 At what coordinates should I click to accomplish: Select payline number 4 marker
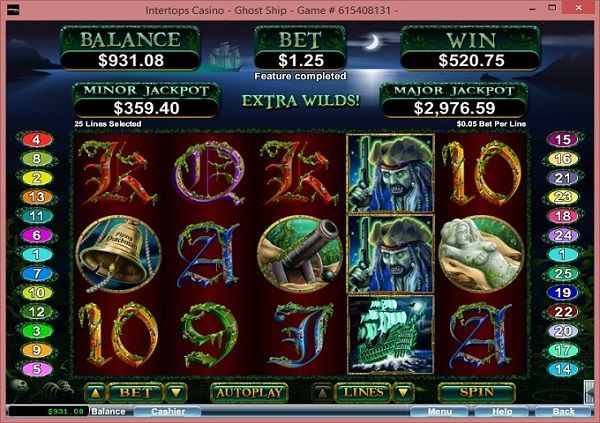(37, 140)
